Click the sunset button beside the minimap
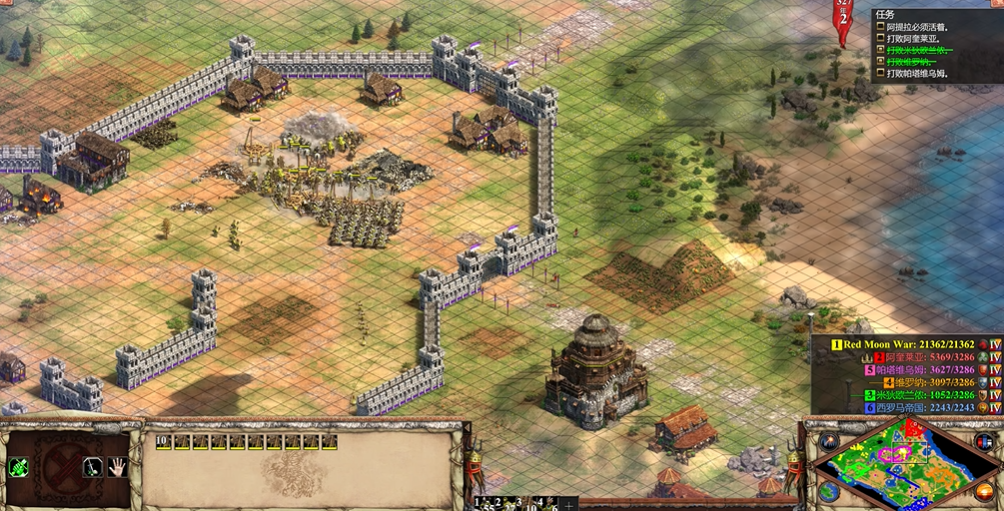 pyautogui.click(x=983, y=493)
